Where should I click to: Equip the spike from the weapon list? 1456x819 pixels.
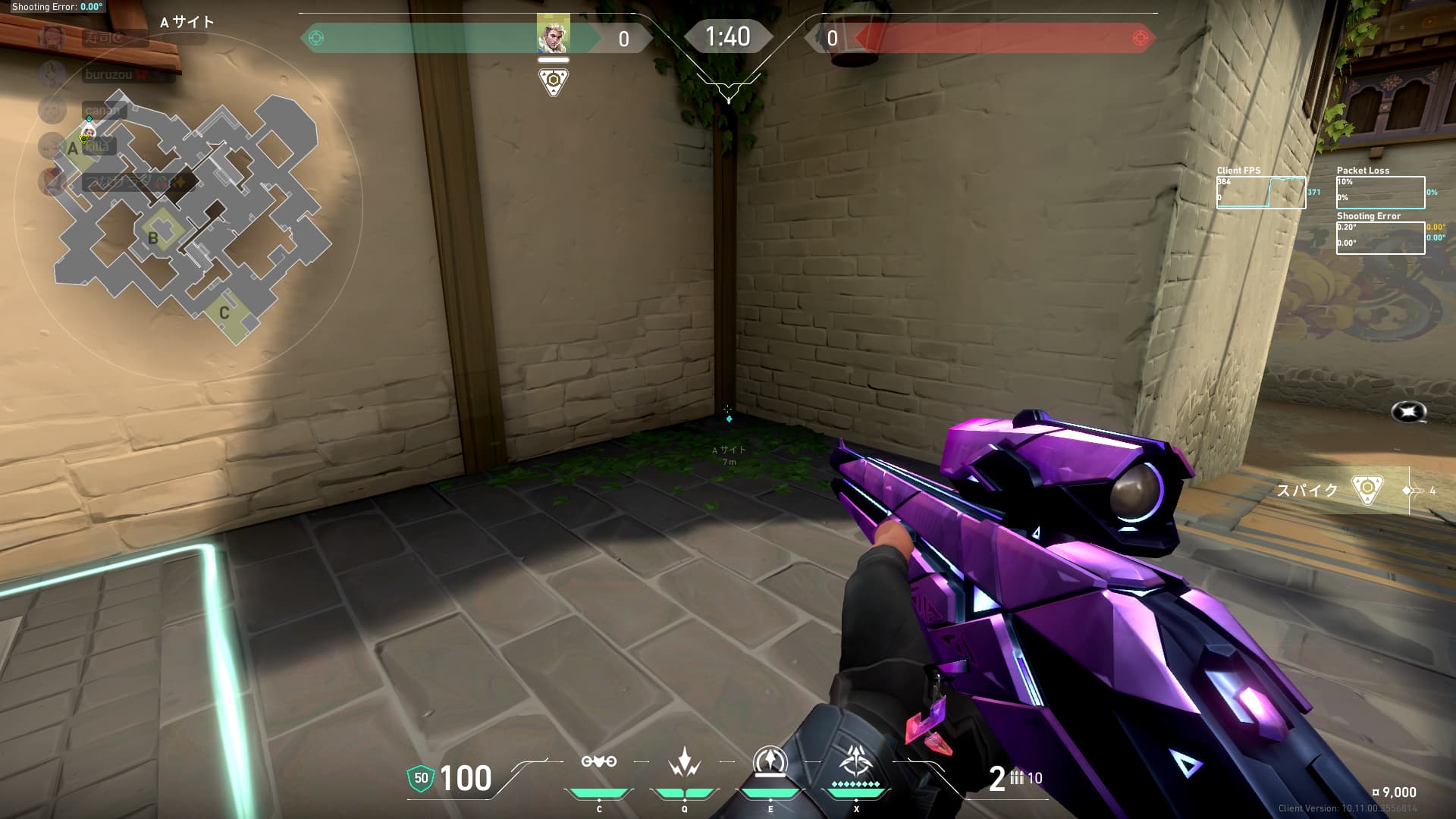click(x=1367, y=490)
